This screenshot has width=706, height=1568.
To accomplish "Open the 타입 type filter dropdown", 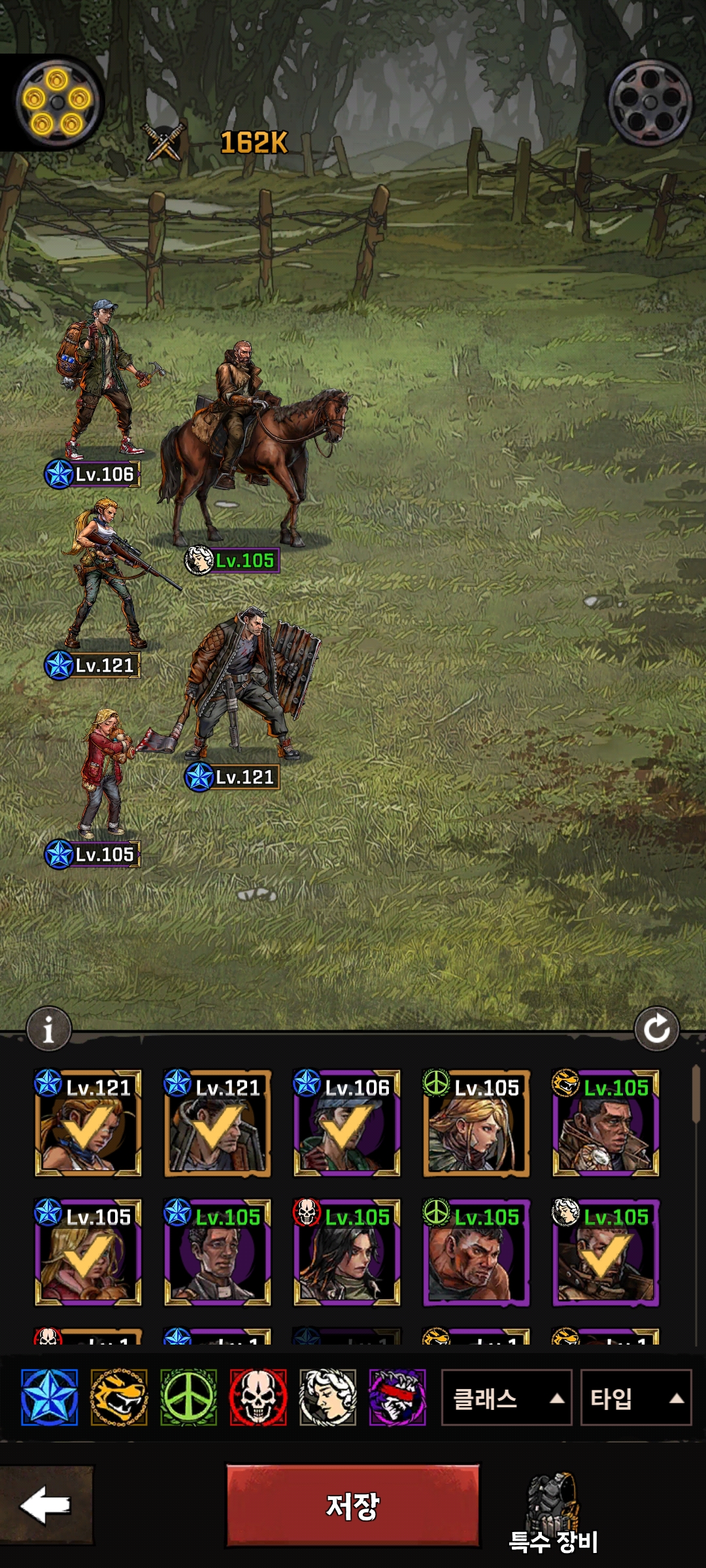I will (635, 1398).
